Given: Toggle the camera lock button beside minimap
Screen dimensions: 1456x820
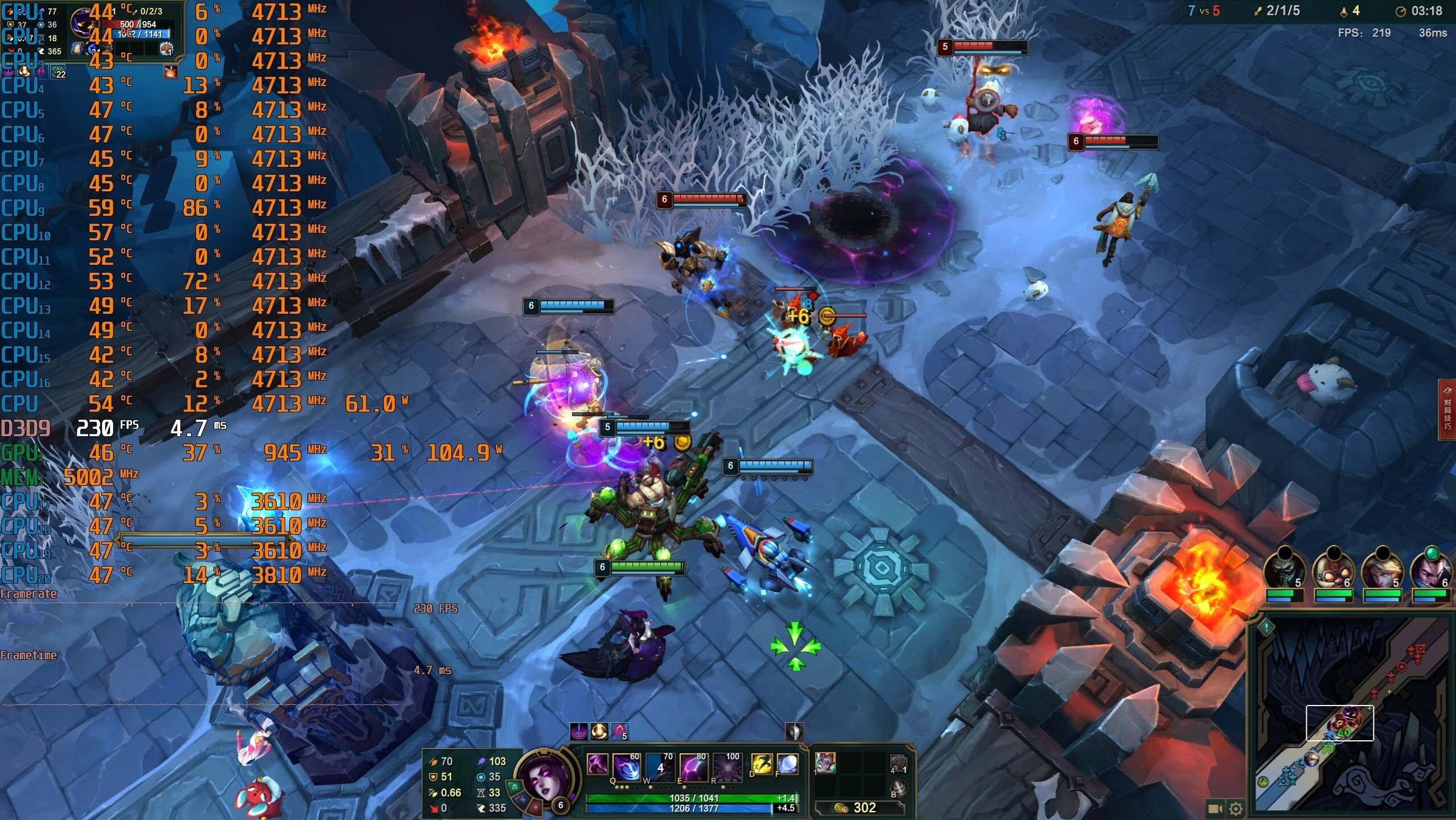Looking at the screenshot, I should pos(1215,809).
